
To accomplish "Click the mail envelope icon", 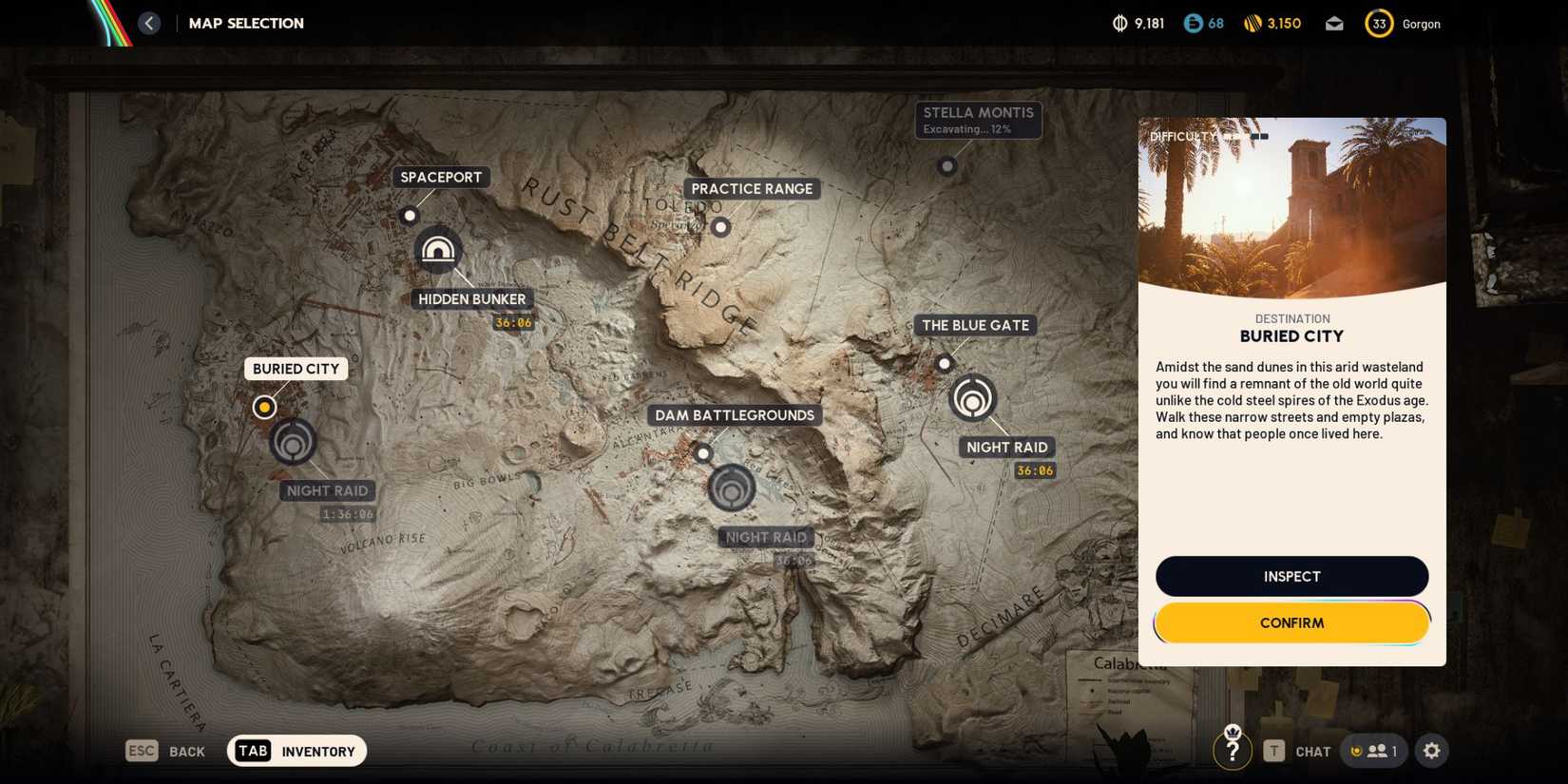I will coord(1334,23).
